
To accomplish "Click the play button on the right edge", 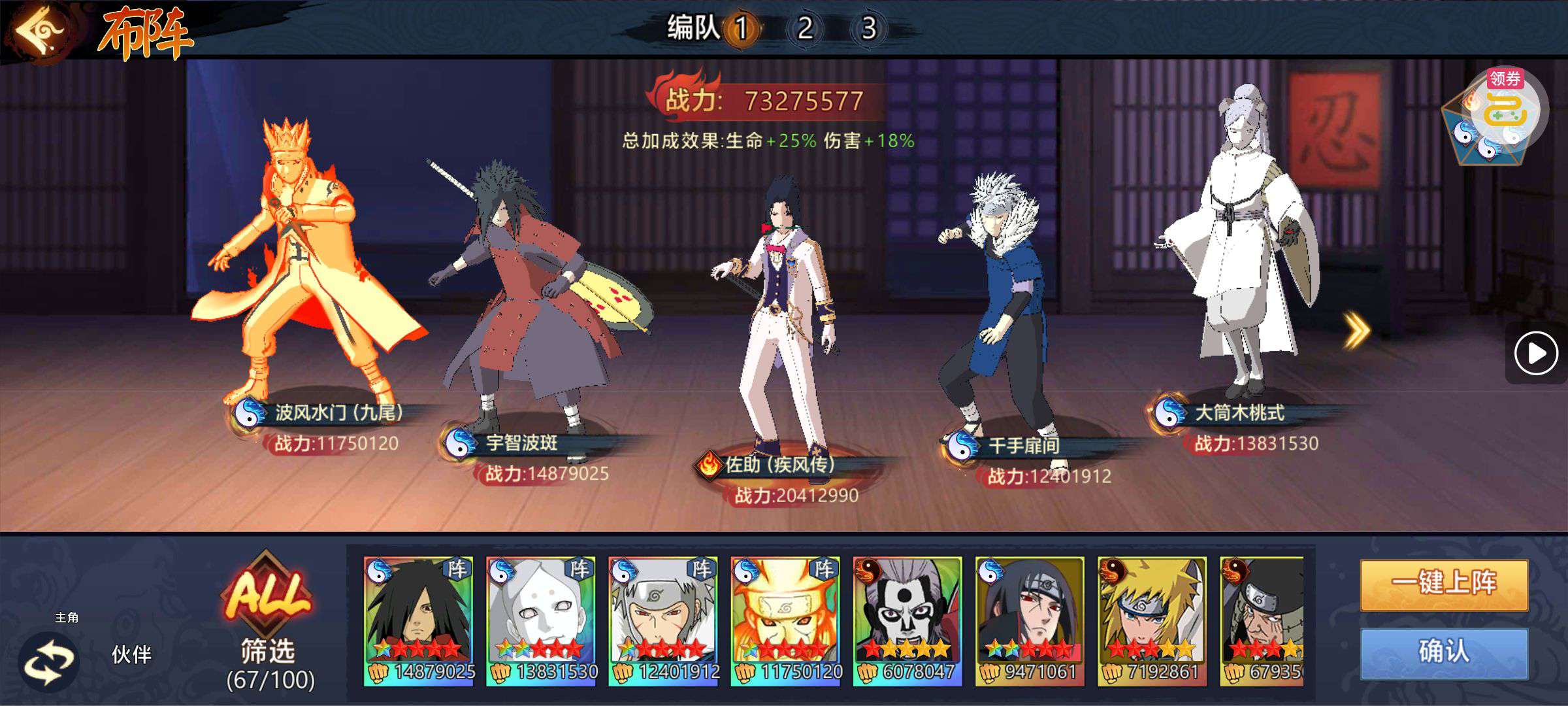I will pyautogui.click(x=1535, y=354).
